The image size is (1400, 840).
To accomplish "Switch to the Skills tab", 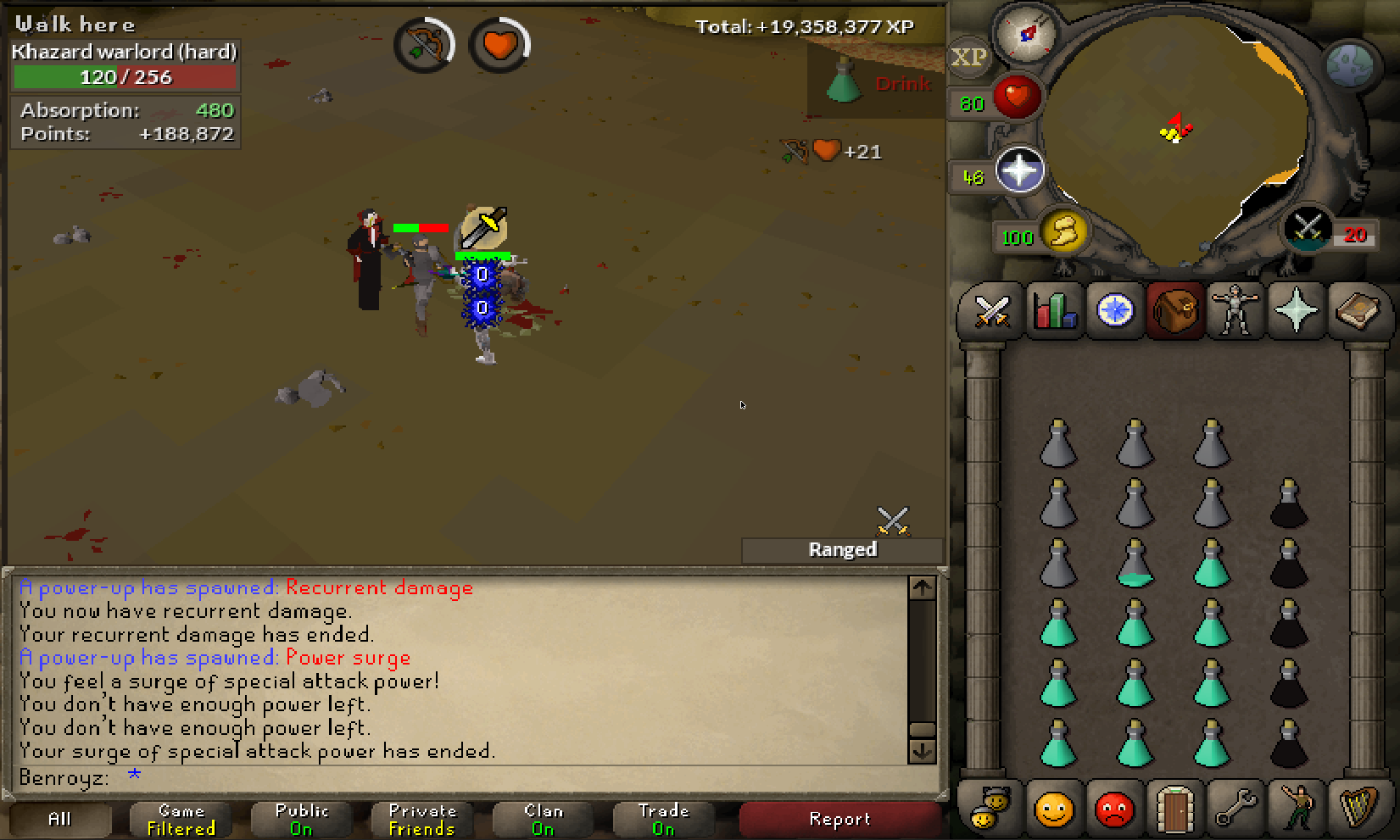I will [x=1053, y=311].
